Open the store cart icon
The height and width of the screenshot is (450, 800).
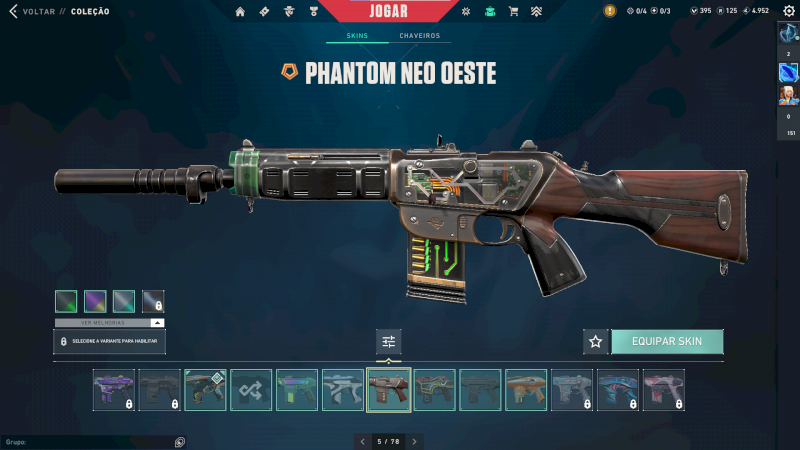(x=514, y=11)
